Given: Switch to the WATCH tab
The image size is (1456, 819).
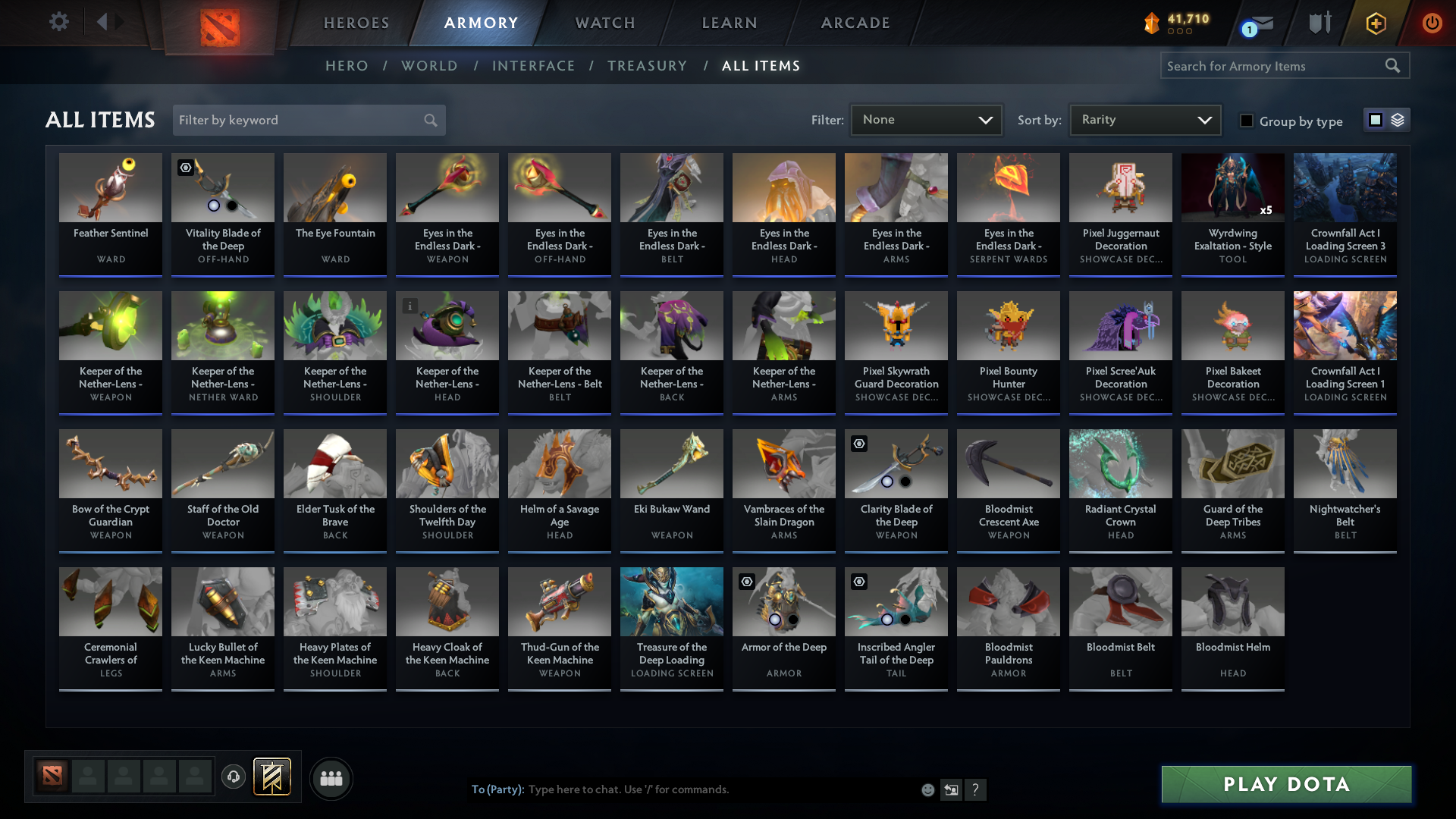Looking at the screenshot, I should (x=604, y=23).
